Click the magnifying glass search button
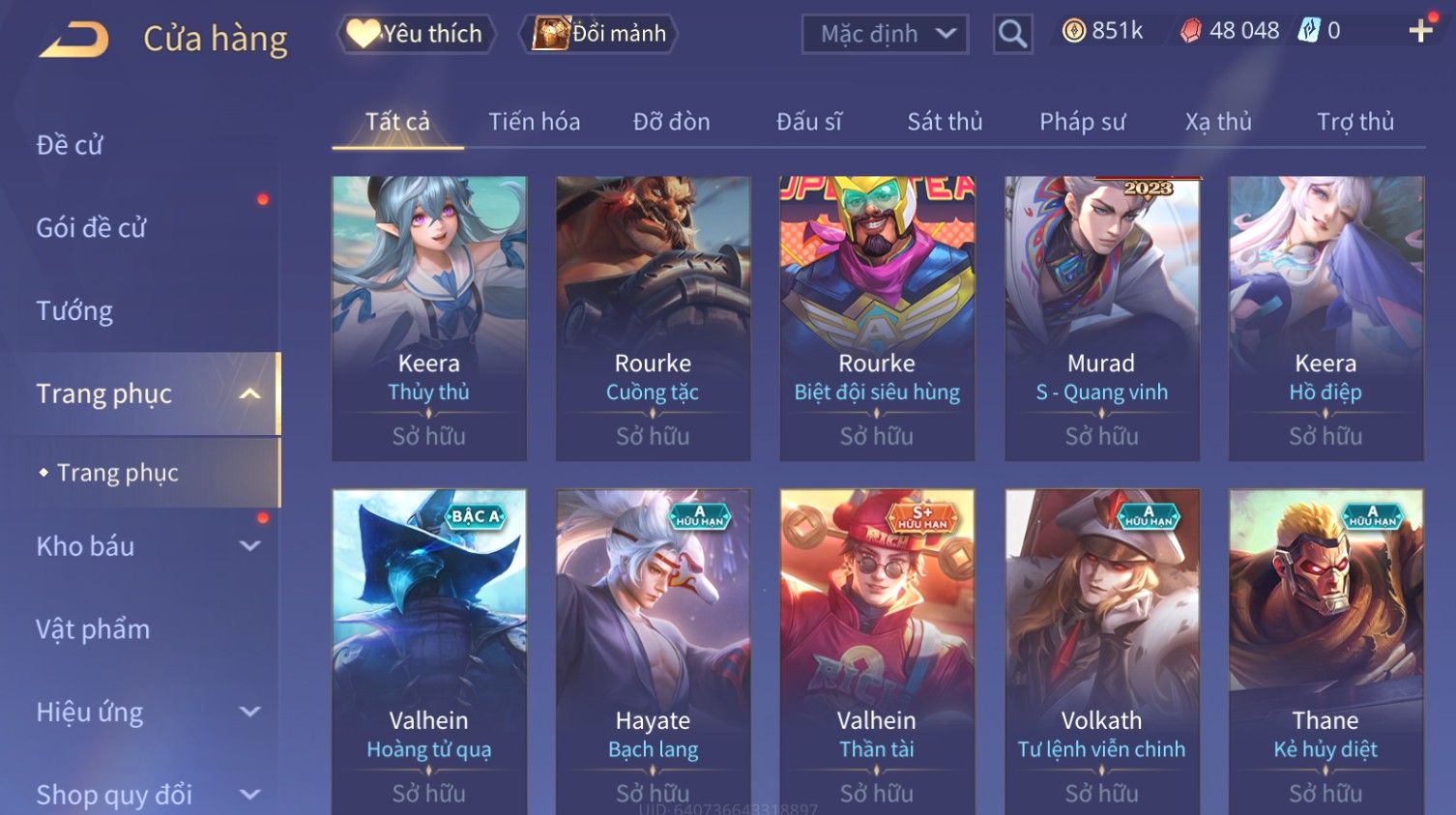This screenshot has width=1456, height=815. pos(1012,35)
